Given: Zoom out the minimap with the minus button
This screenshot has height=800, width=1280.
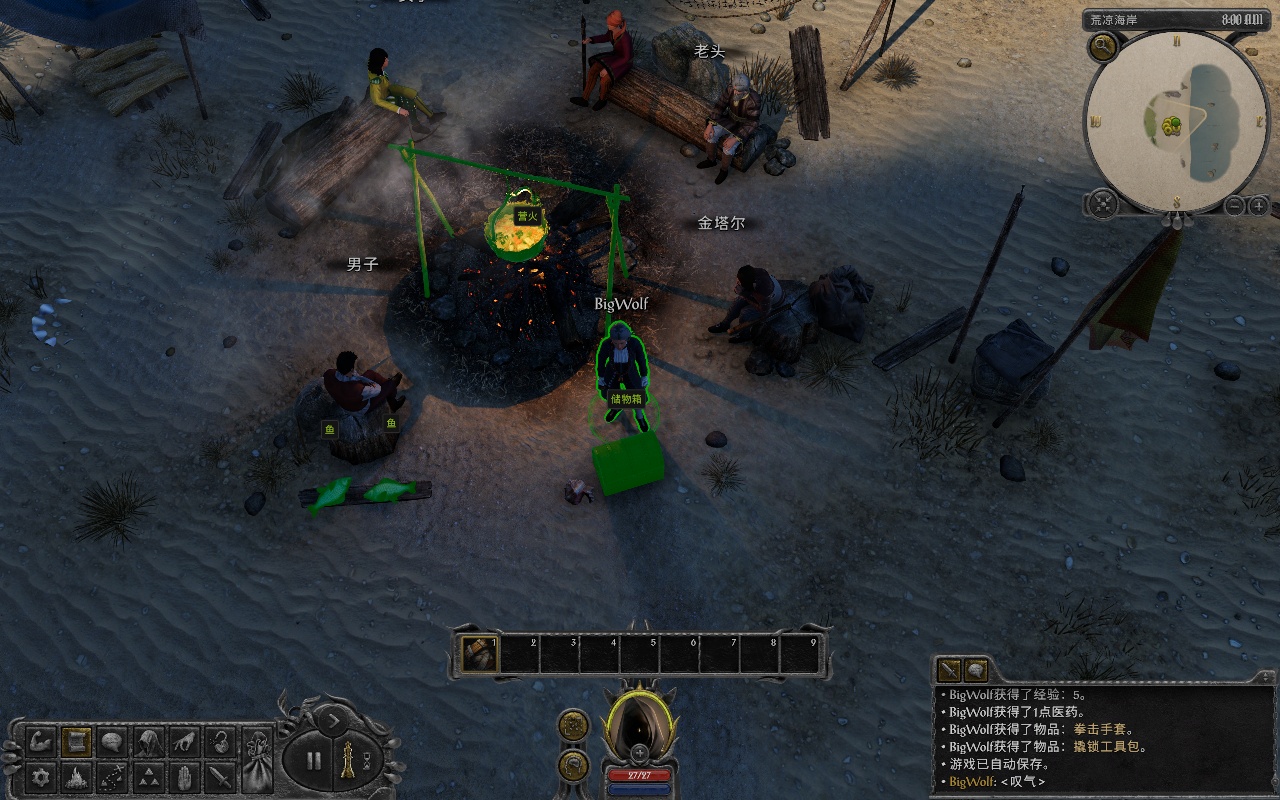Looking at the screenshot, I should (x=1235, y=206).
